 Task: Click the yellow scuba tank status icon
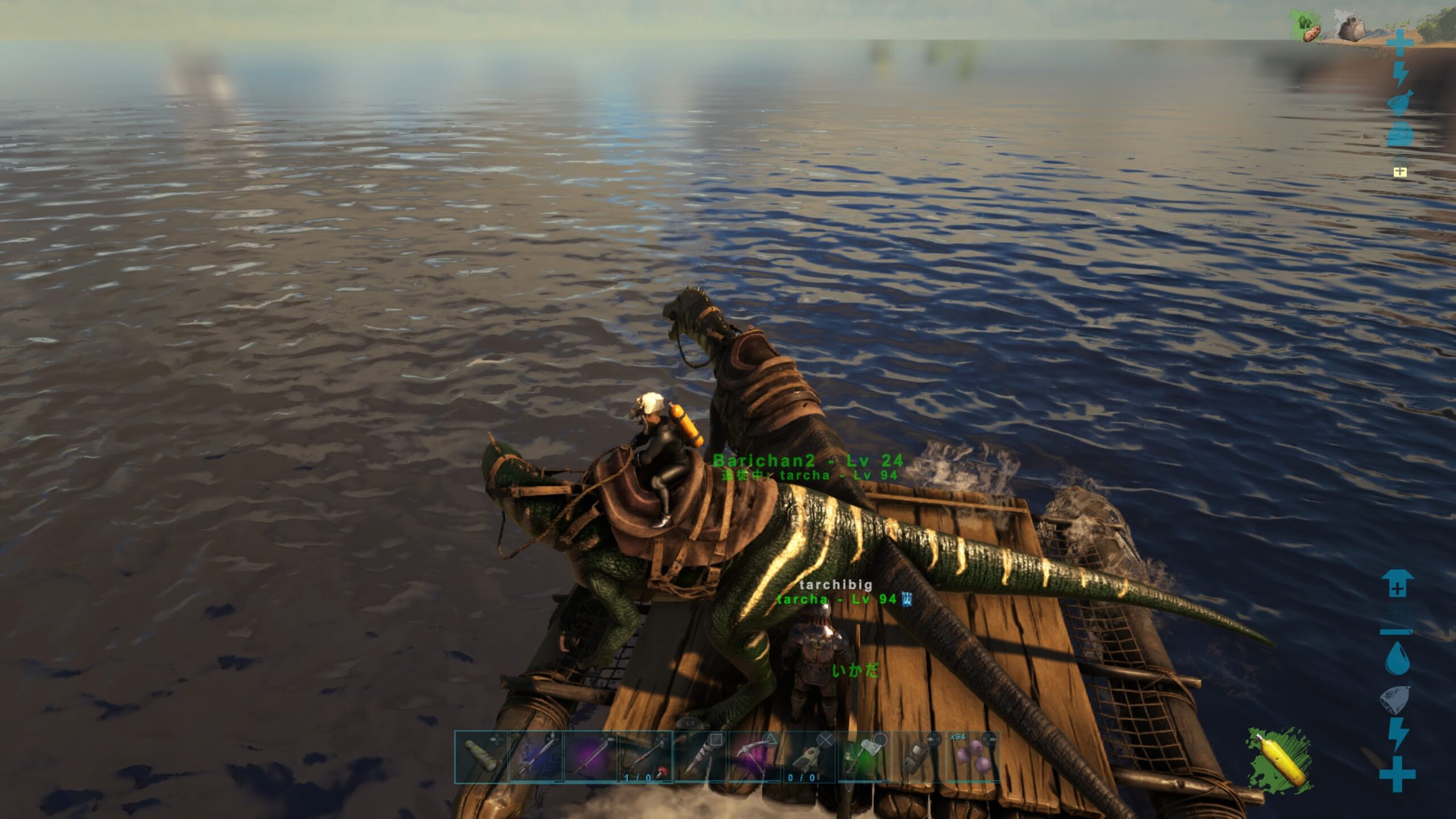(x=1280, y=759)
